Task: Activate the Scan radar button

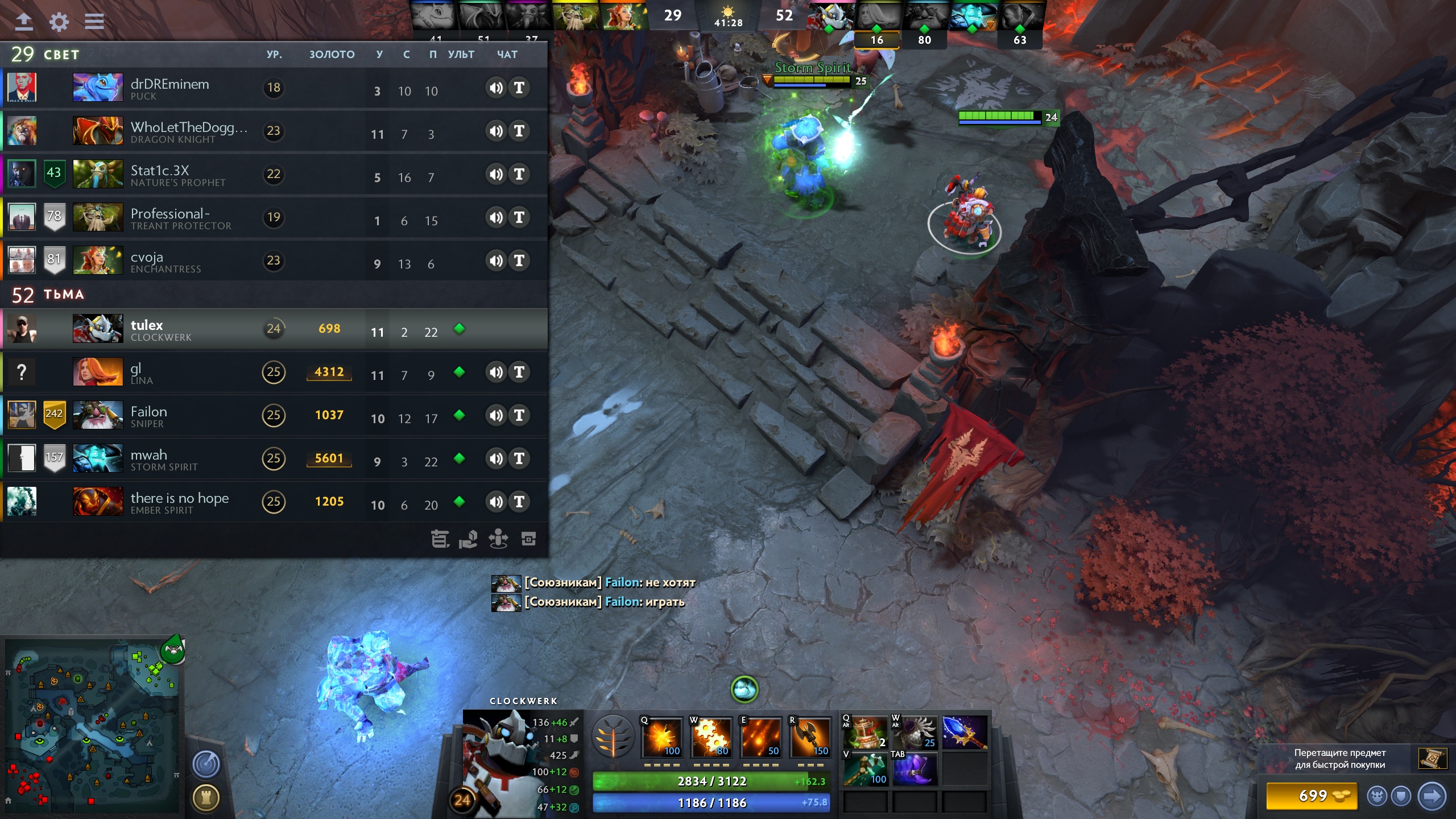Action: [x=206, y=764]
